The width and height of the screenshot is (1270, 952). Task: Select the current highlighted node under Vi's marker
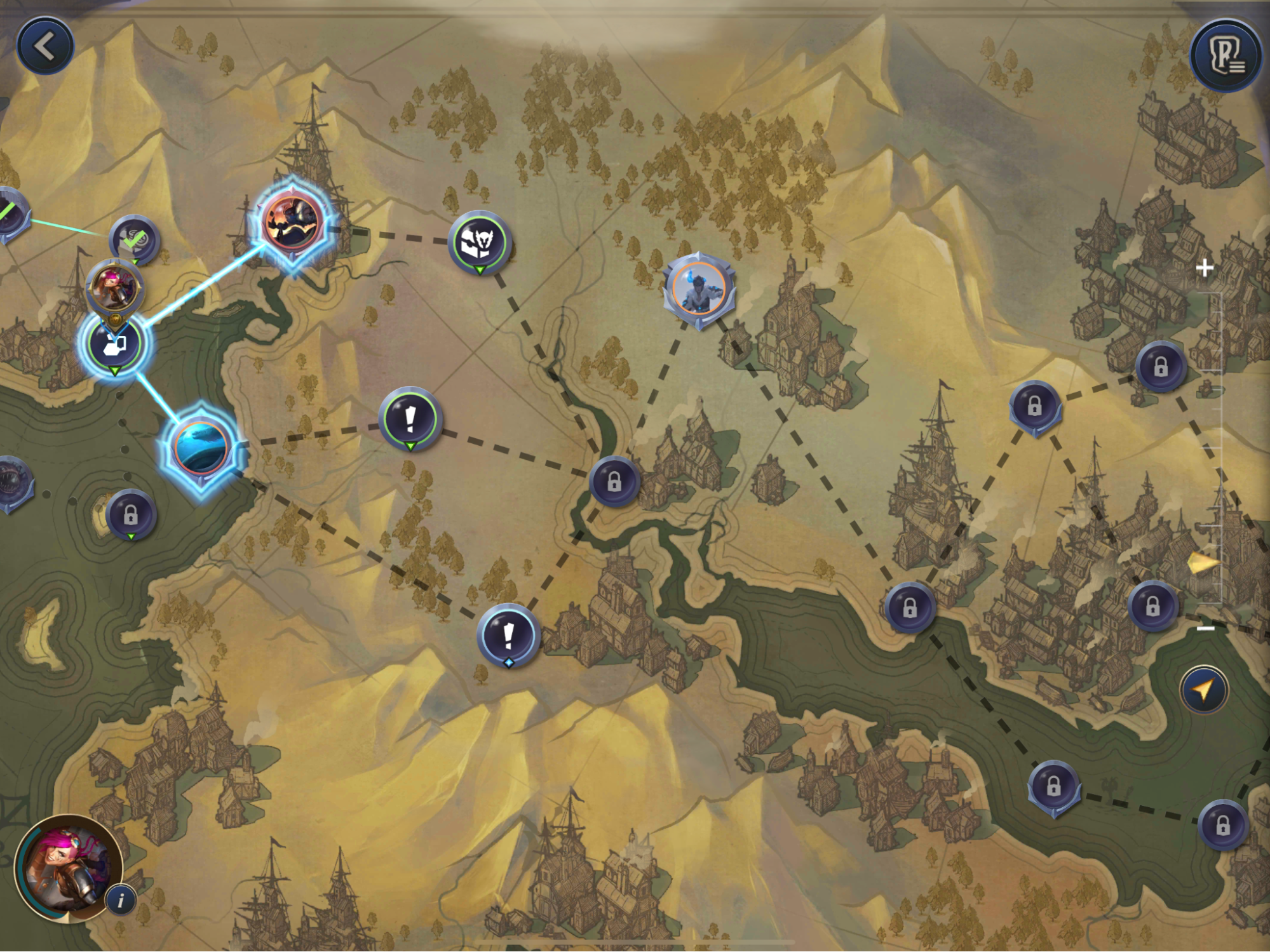(x=114, y=344)
